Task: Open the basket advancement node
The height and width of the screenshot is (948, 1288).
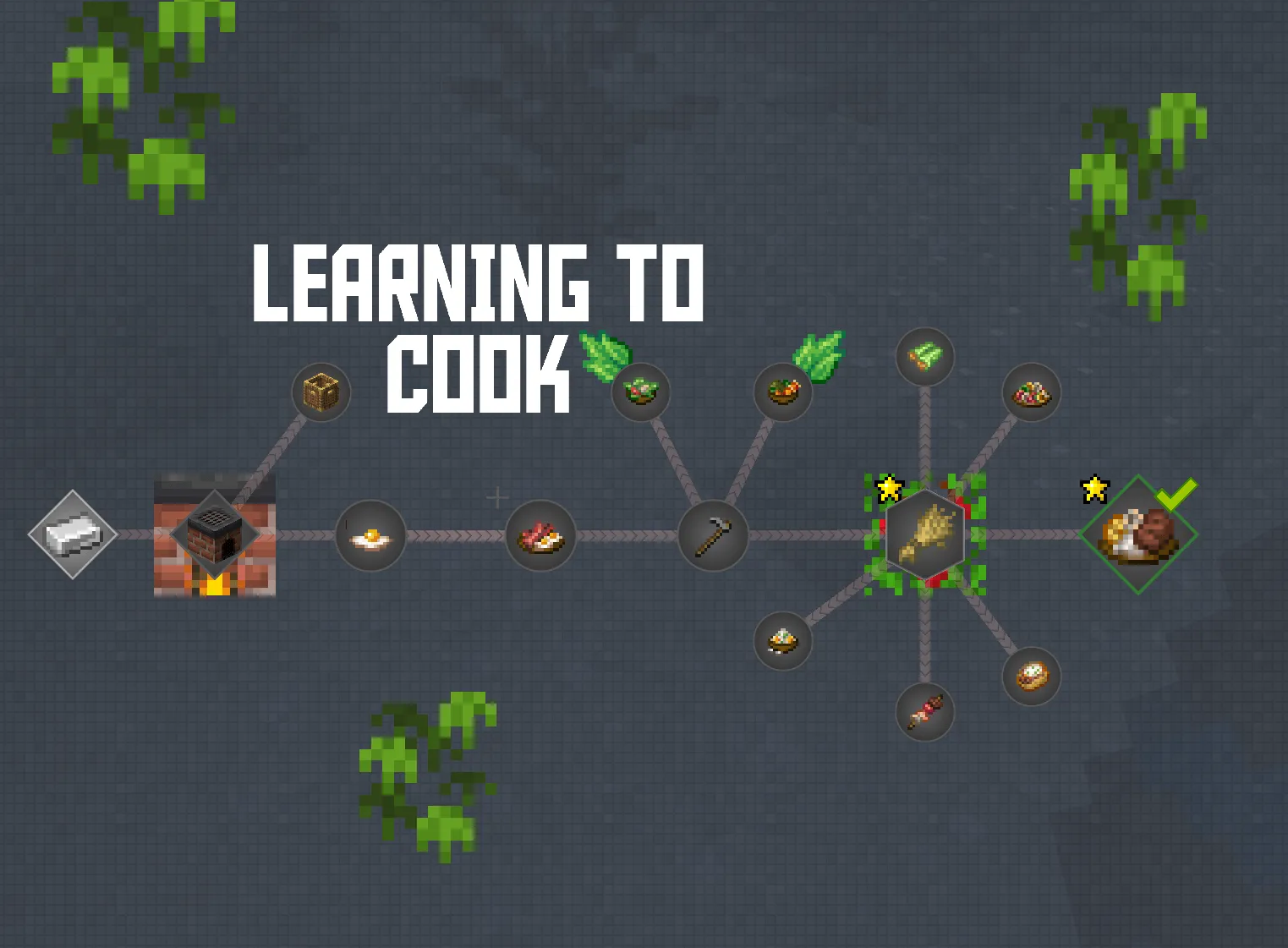Action: 323,391
